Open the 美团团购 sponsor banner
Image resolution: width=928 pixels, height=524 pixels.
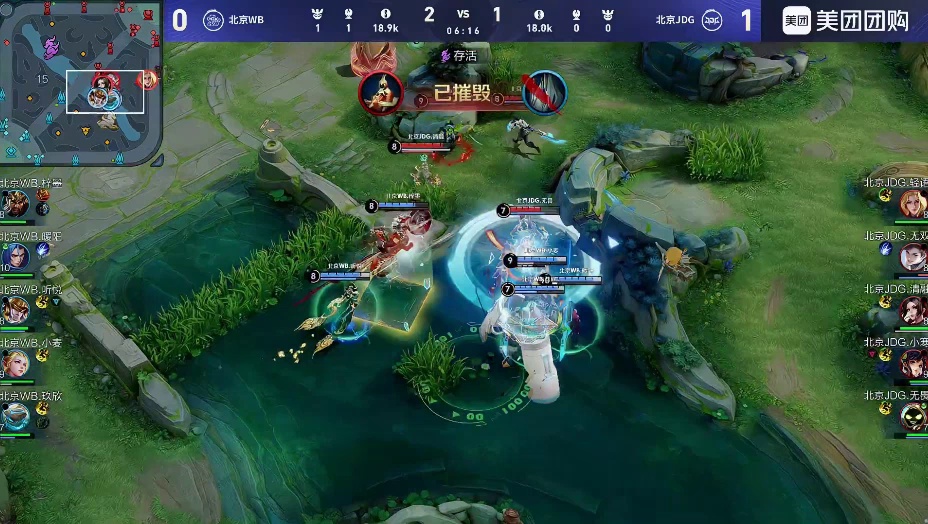point(845,21)
